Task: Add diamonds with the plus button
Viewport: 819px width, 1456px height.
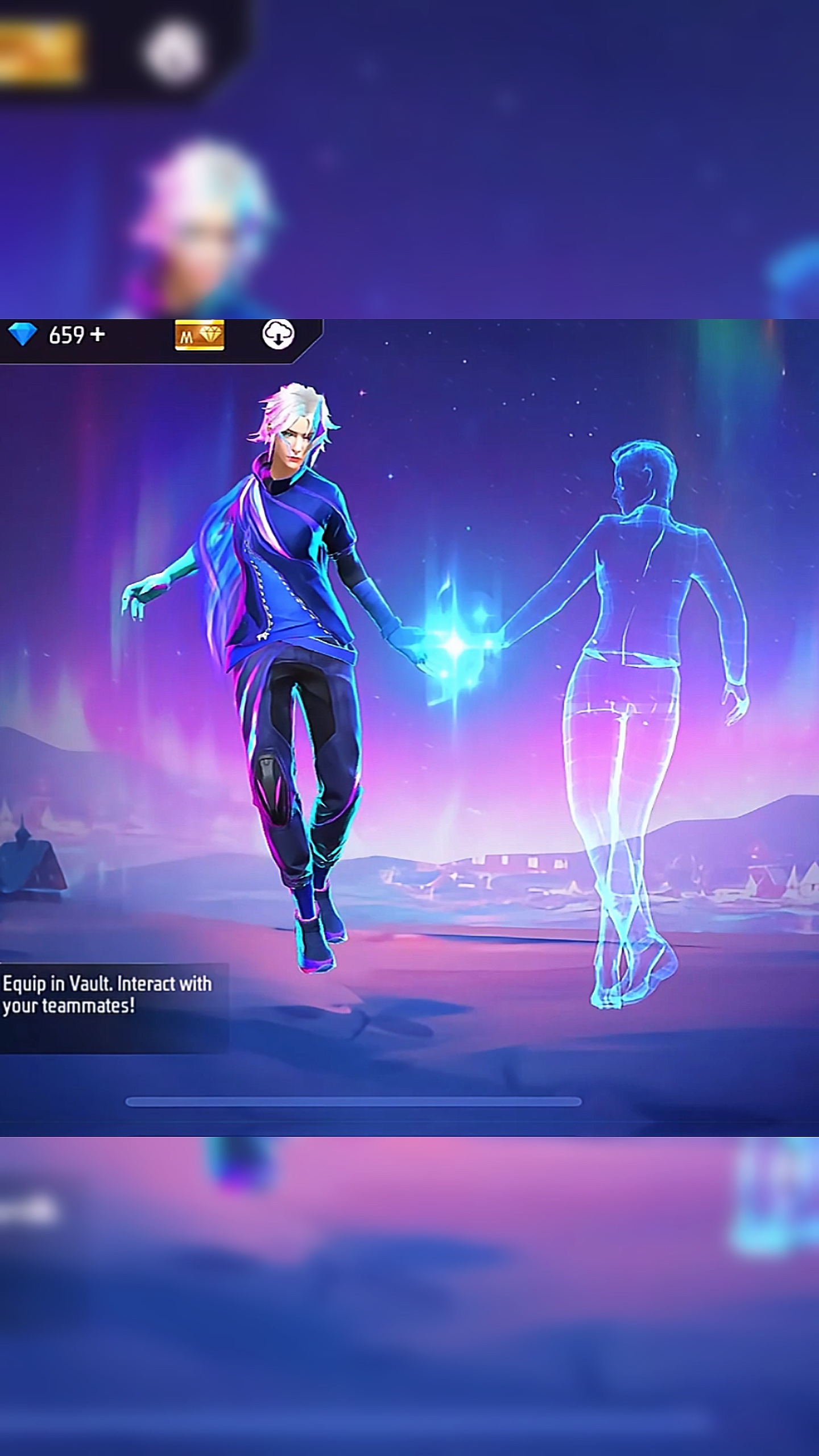Action: pyautogui.click(x=97, y=334)
